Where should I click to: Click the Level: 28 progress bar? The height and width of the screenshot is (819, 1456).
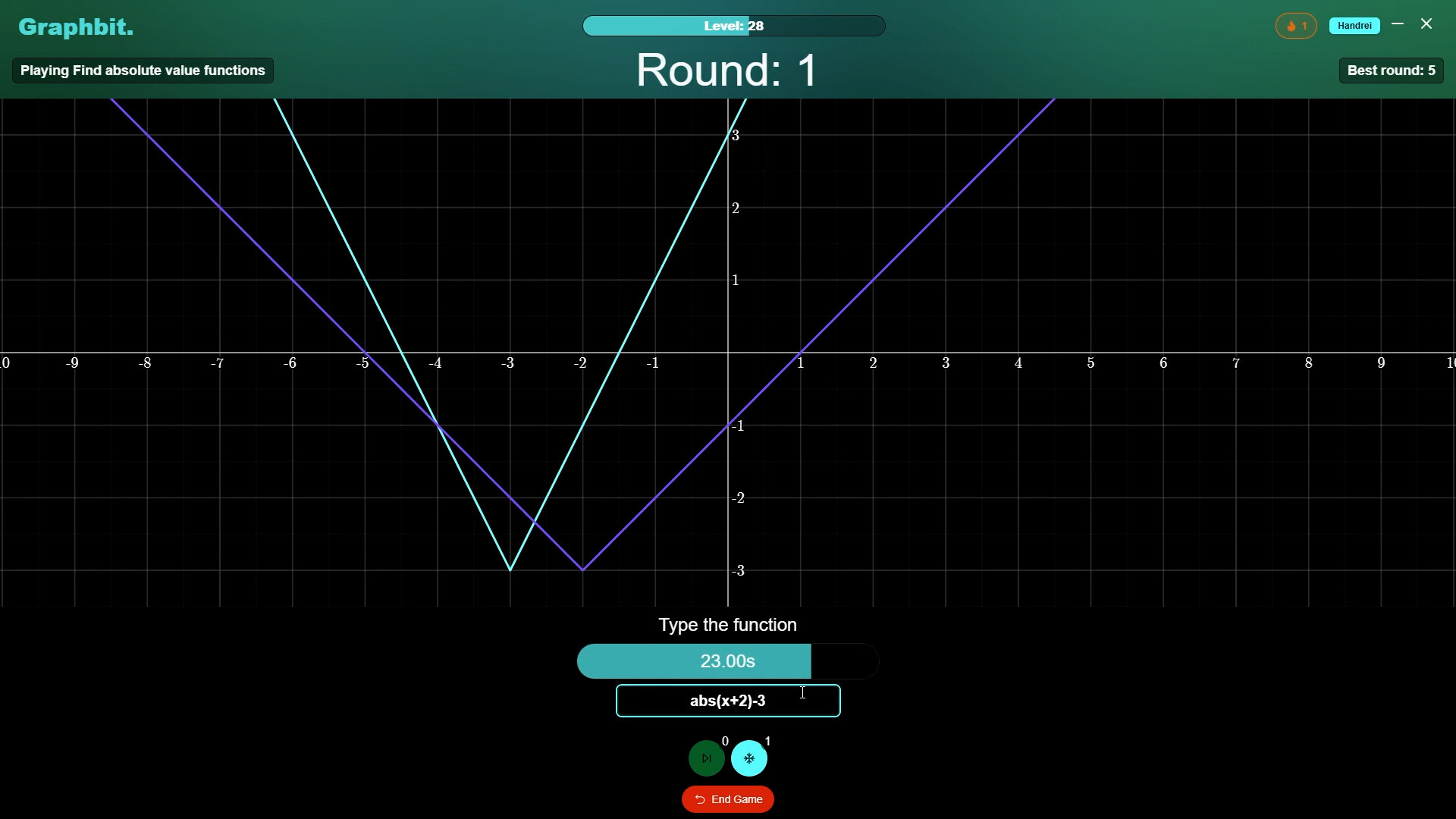(733, 25)
